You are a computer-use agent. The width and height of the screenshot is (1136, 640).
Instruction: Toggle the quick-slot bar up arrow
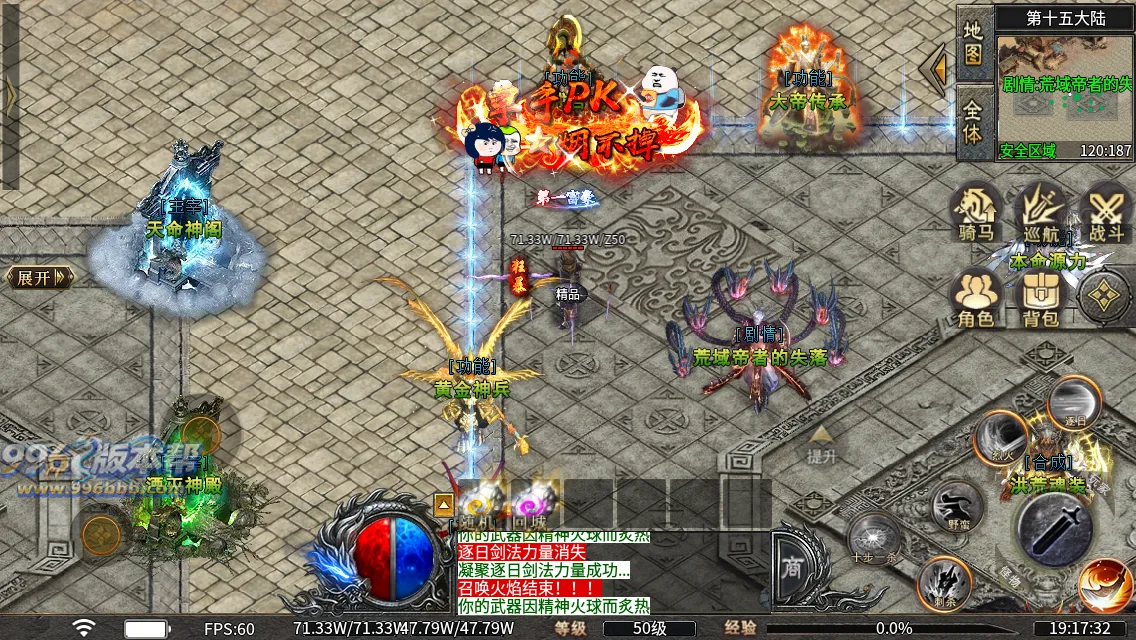pyautogui.click(x=444, y=503)
